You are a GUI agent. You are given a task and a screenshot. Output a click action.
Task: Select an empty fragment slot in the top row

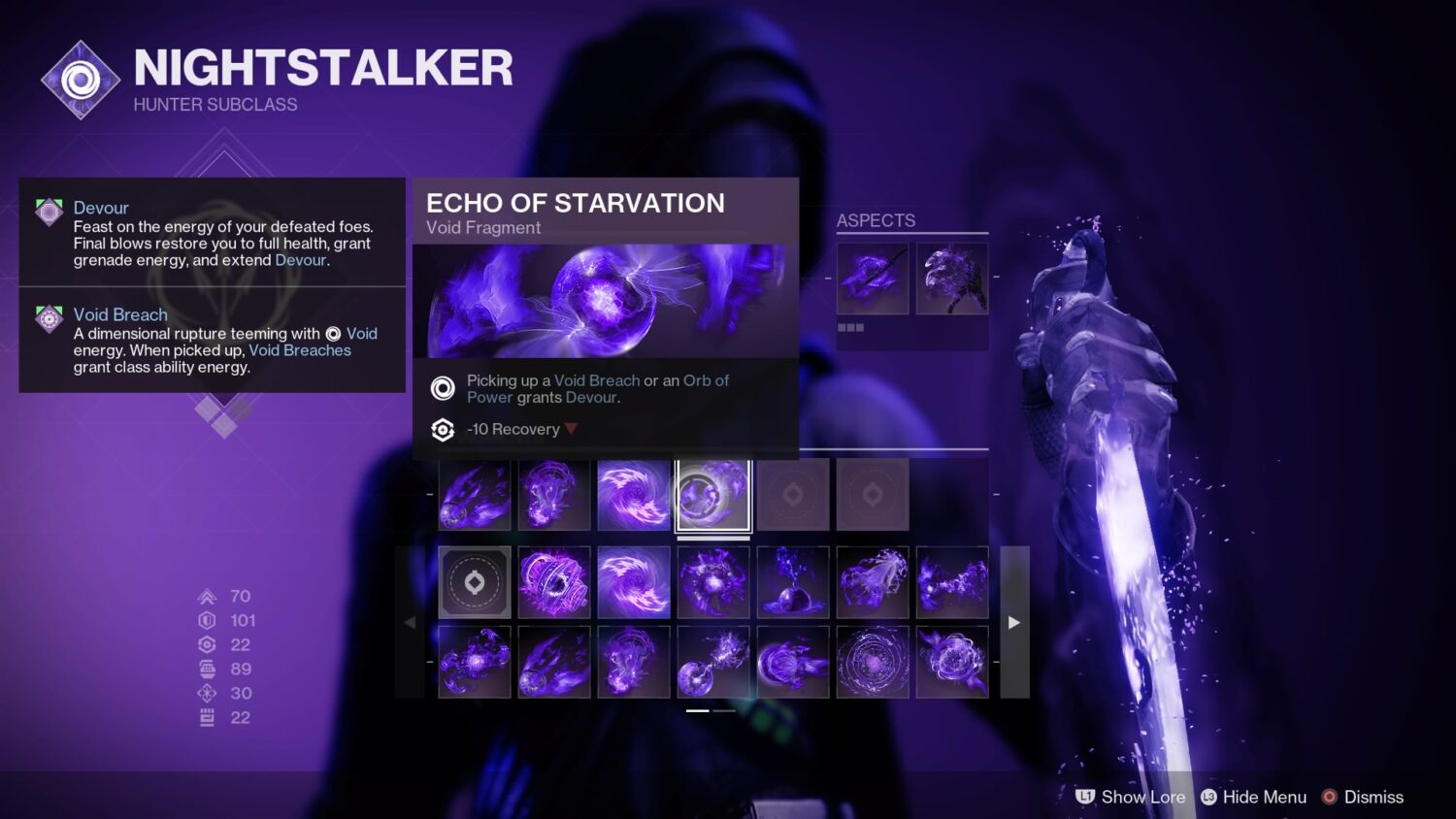(x=793, y=495)
